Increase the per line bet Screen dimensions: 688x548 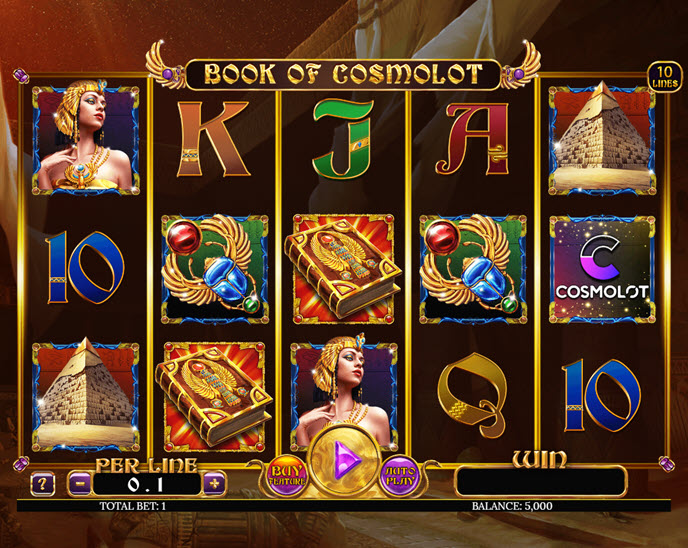coord(214,483)
